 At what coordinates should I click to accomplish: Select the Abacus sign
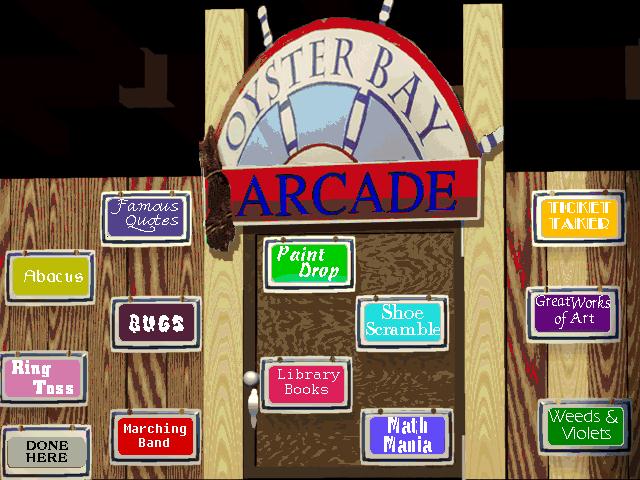tap(51, 277)
